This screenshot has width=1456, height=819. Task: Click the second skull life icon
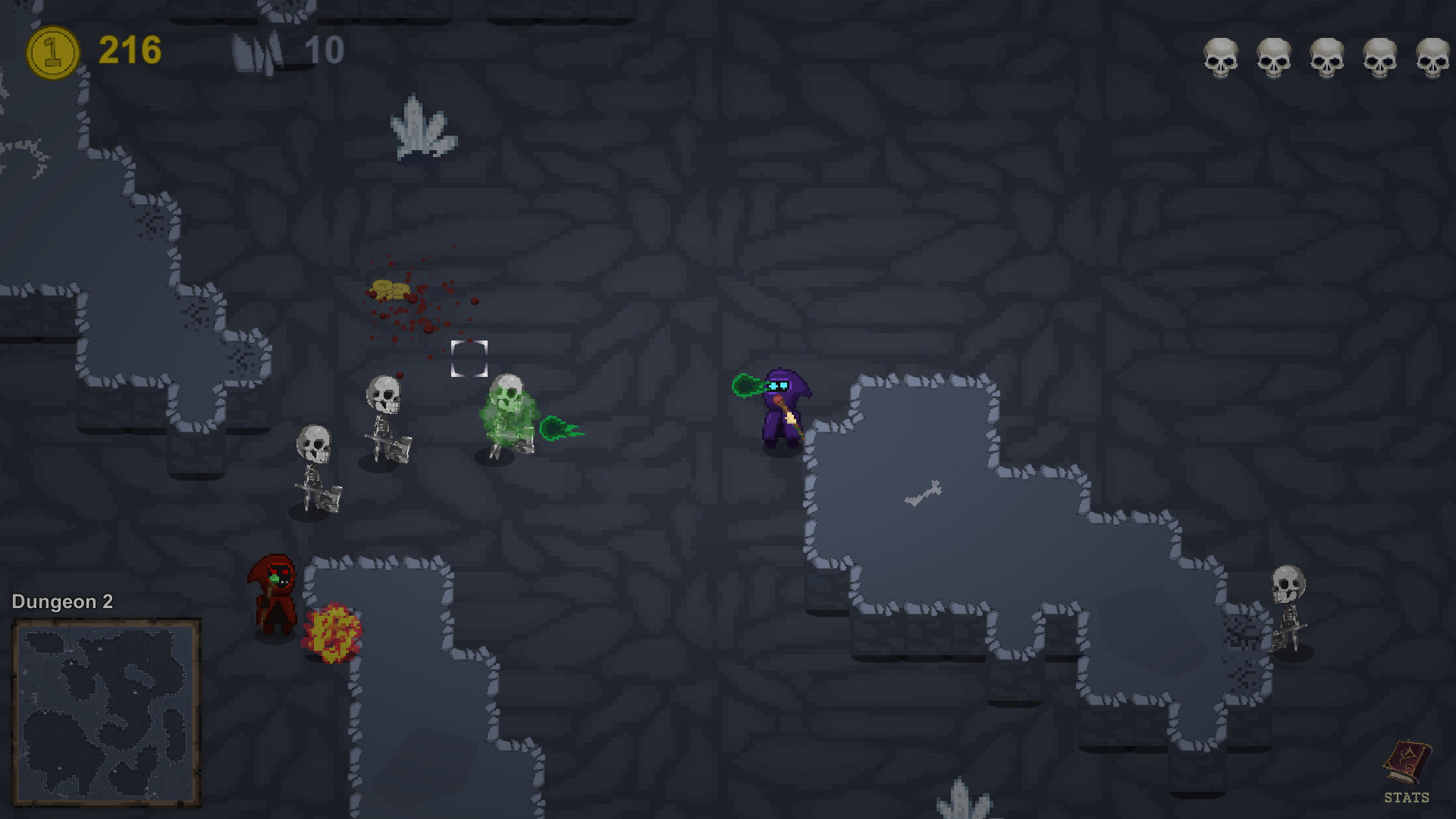pos(1274,57)
